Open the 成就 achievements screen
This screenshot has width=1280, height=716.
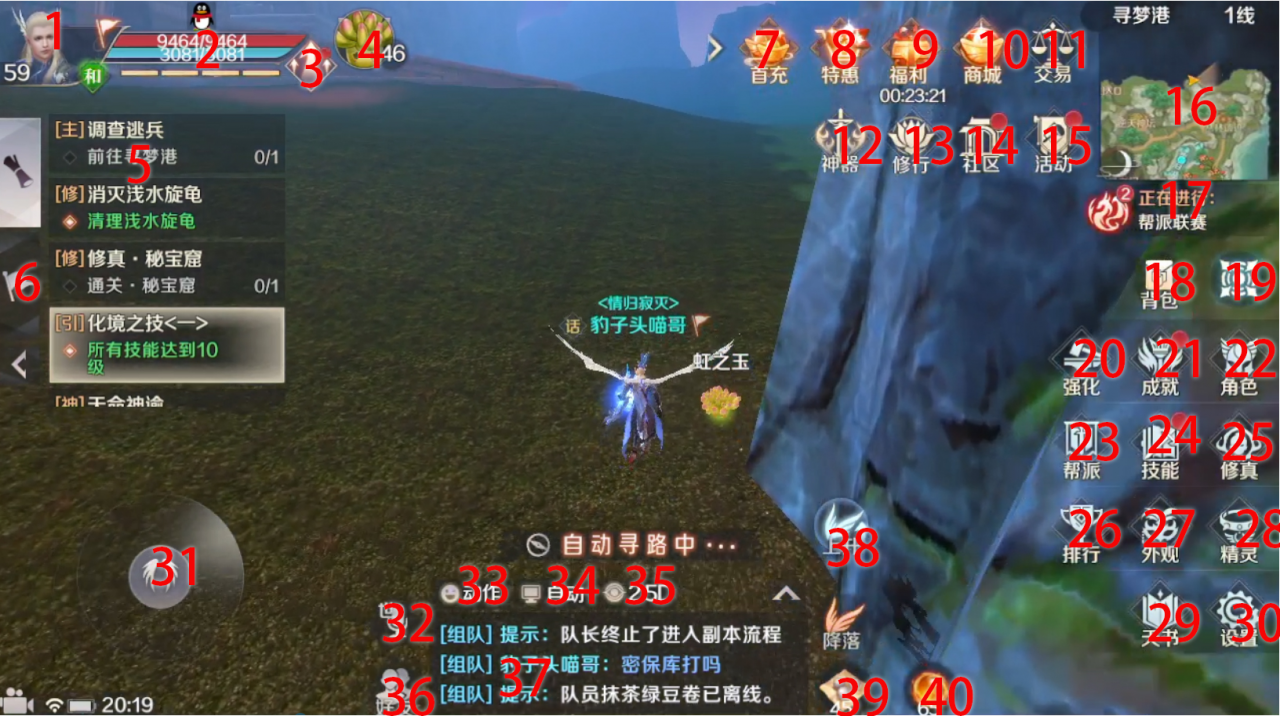point(1160,363)
